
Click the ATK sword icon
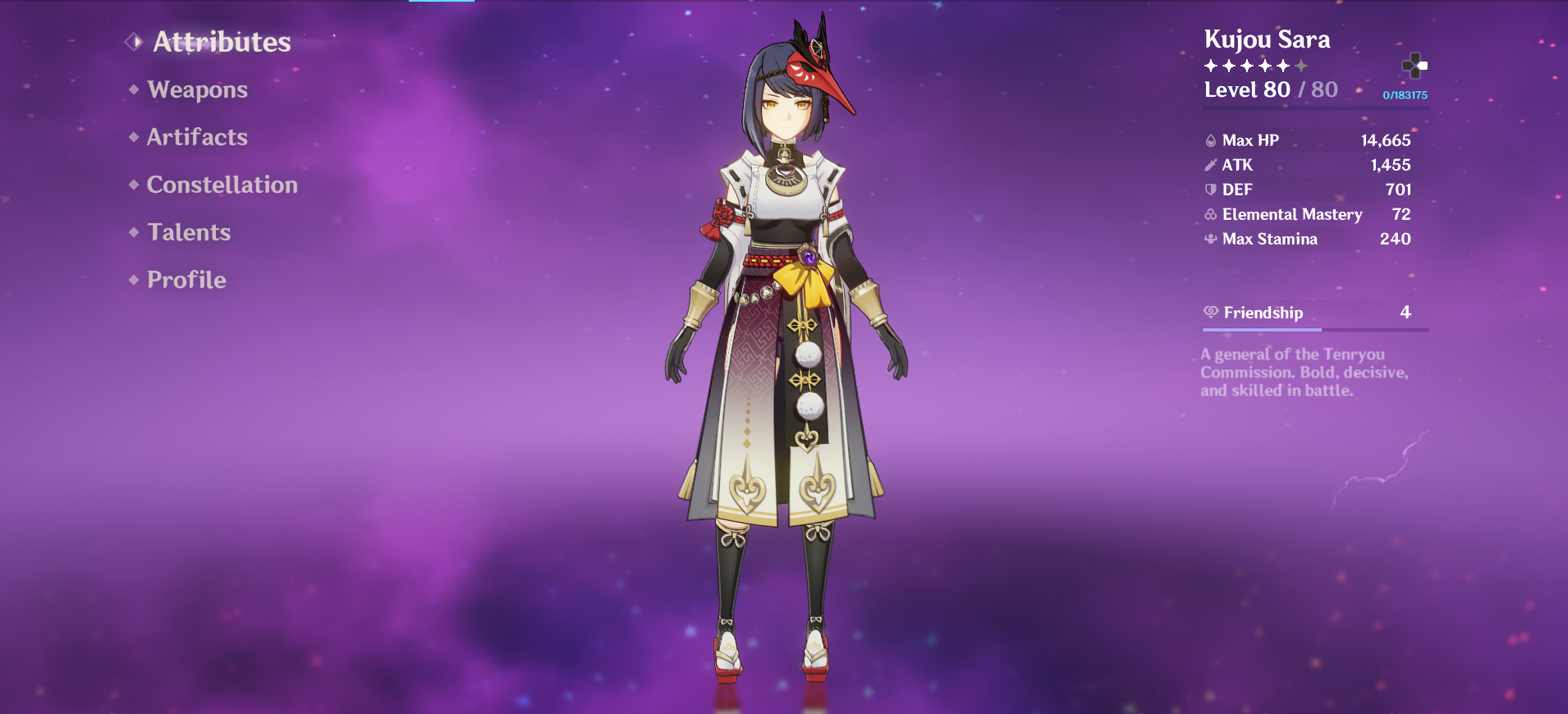point(1210,164)
